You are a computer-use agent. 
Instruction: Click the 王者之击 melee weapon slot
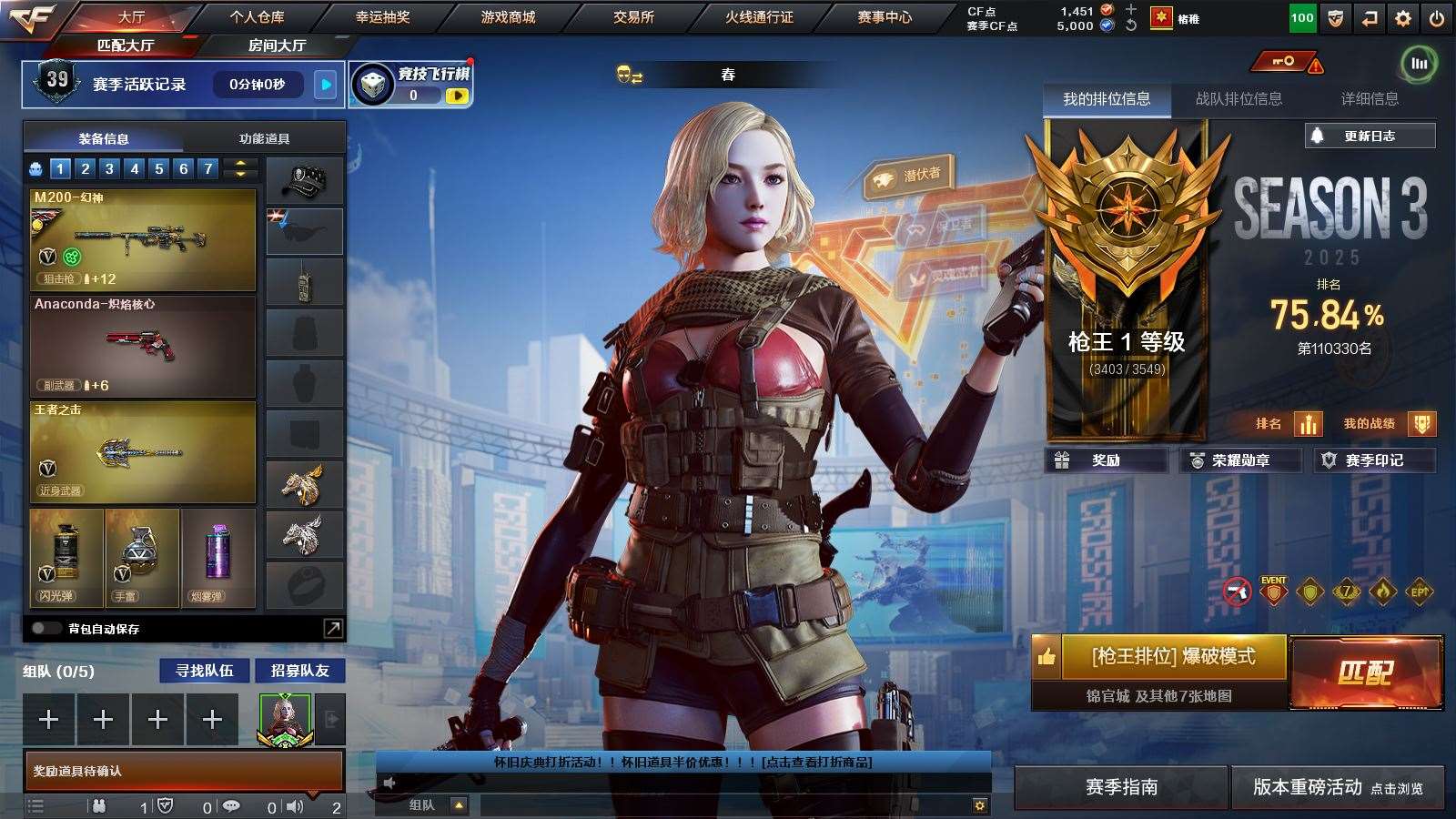[143, 452]
